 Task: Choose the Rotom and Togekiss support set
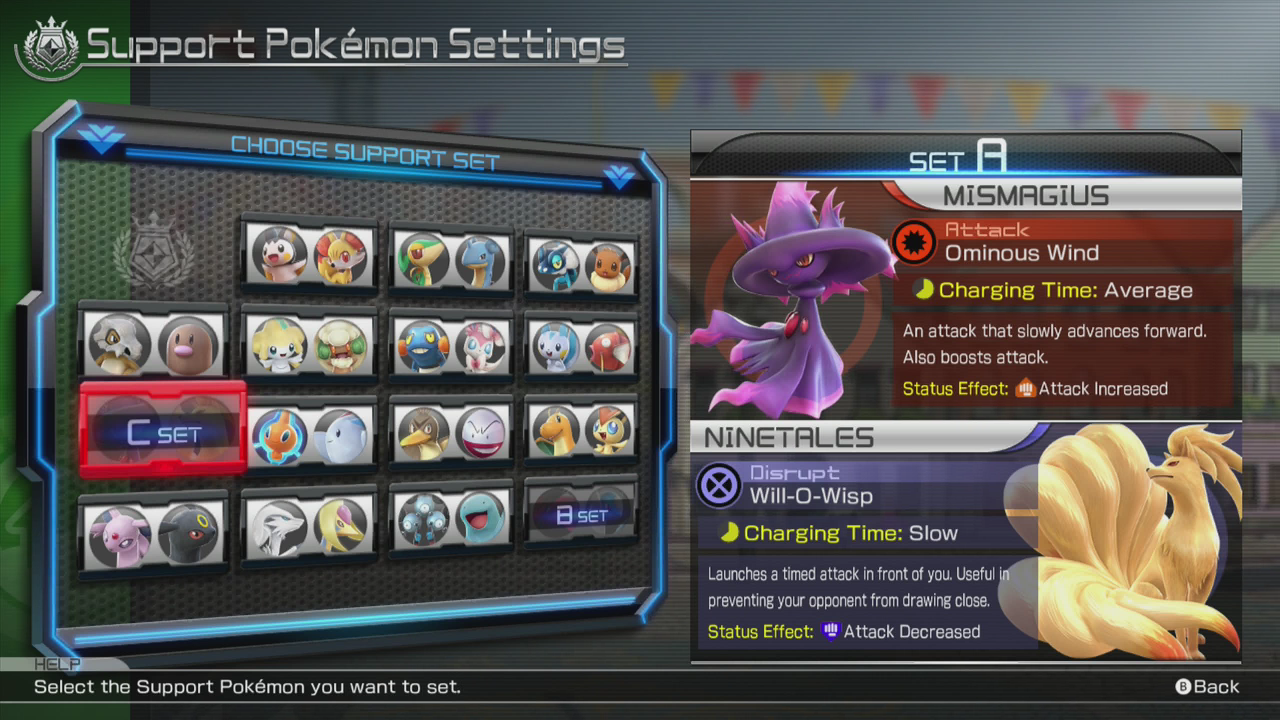point(310,435)
